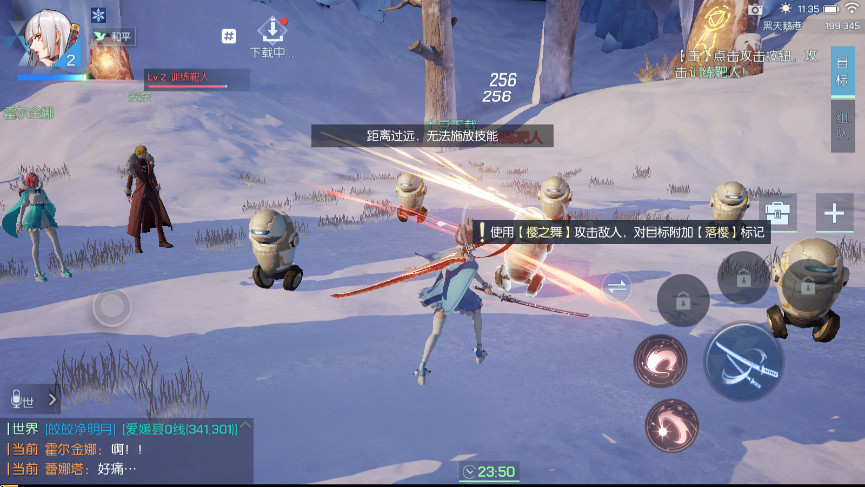865x487 pixels.
Task: Use the lower crescent slash skill
Action: [670, 425]
